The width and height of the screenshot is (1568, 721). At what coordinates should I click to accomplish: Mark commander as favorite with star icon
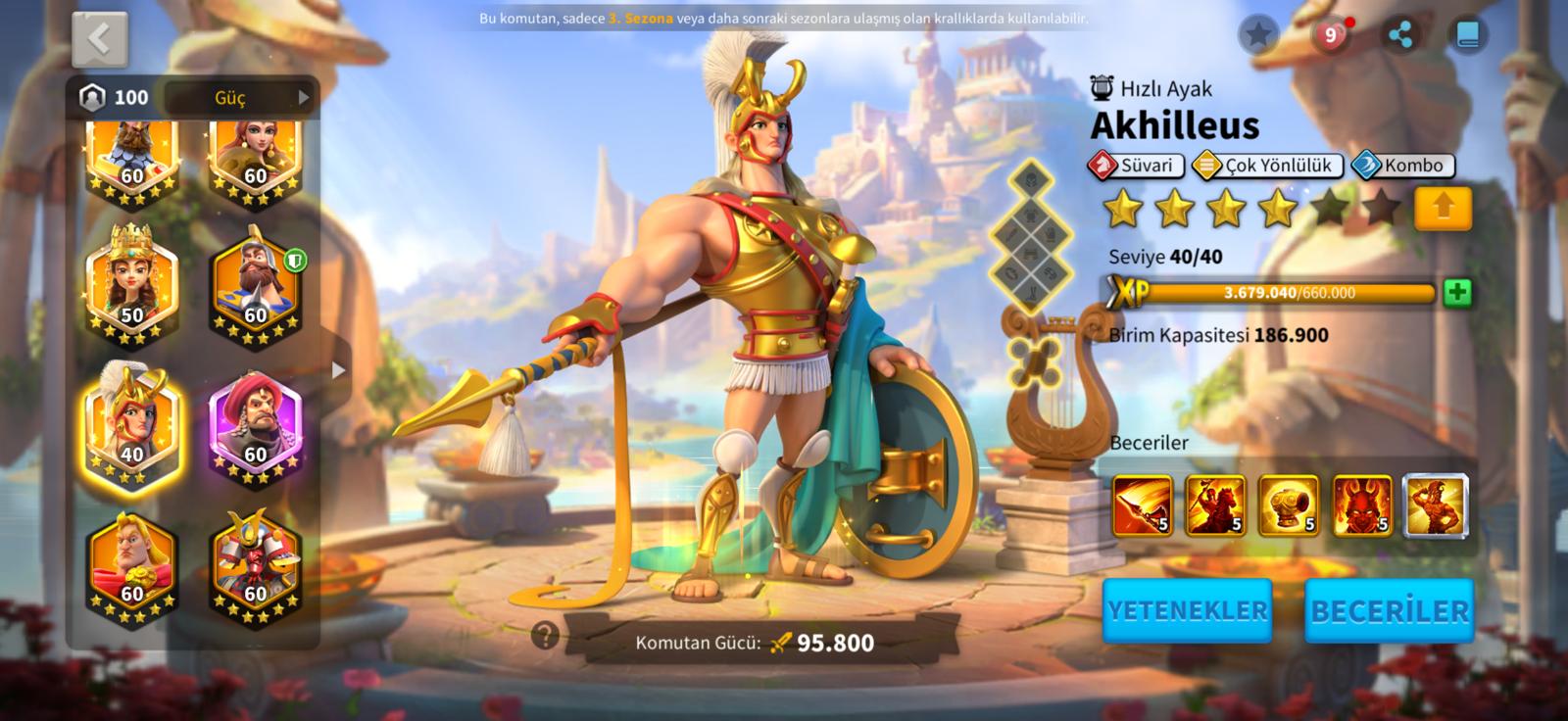tap(1258, 35)
